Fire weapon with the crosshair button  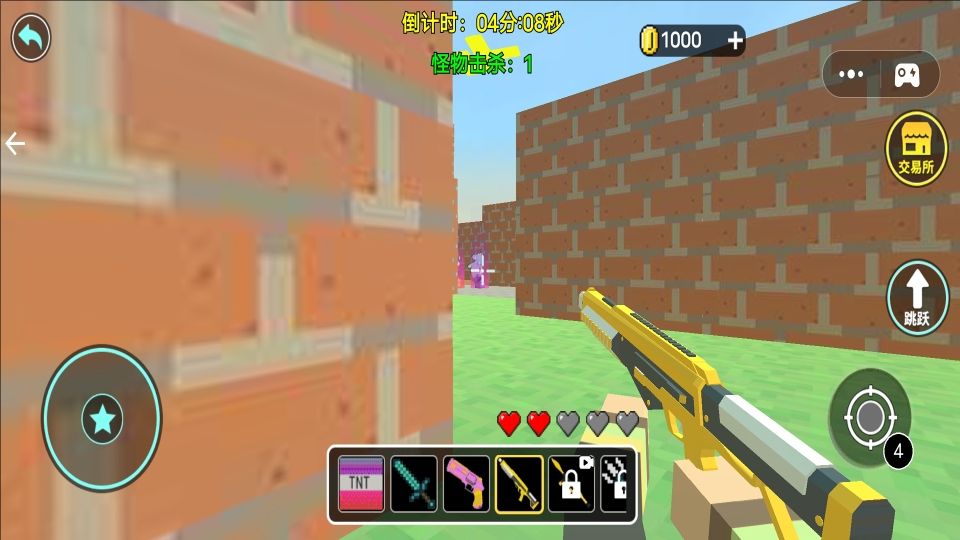(x=868, y=416)
